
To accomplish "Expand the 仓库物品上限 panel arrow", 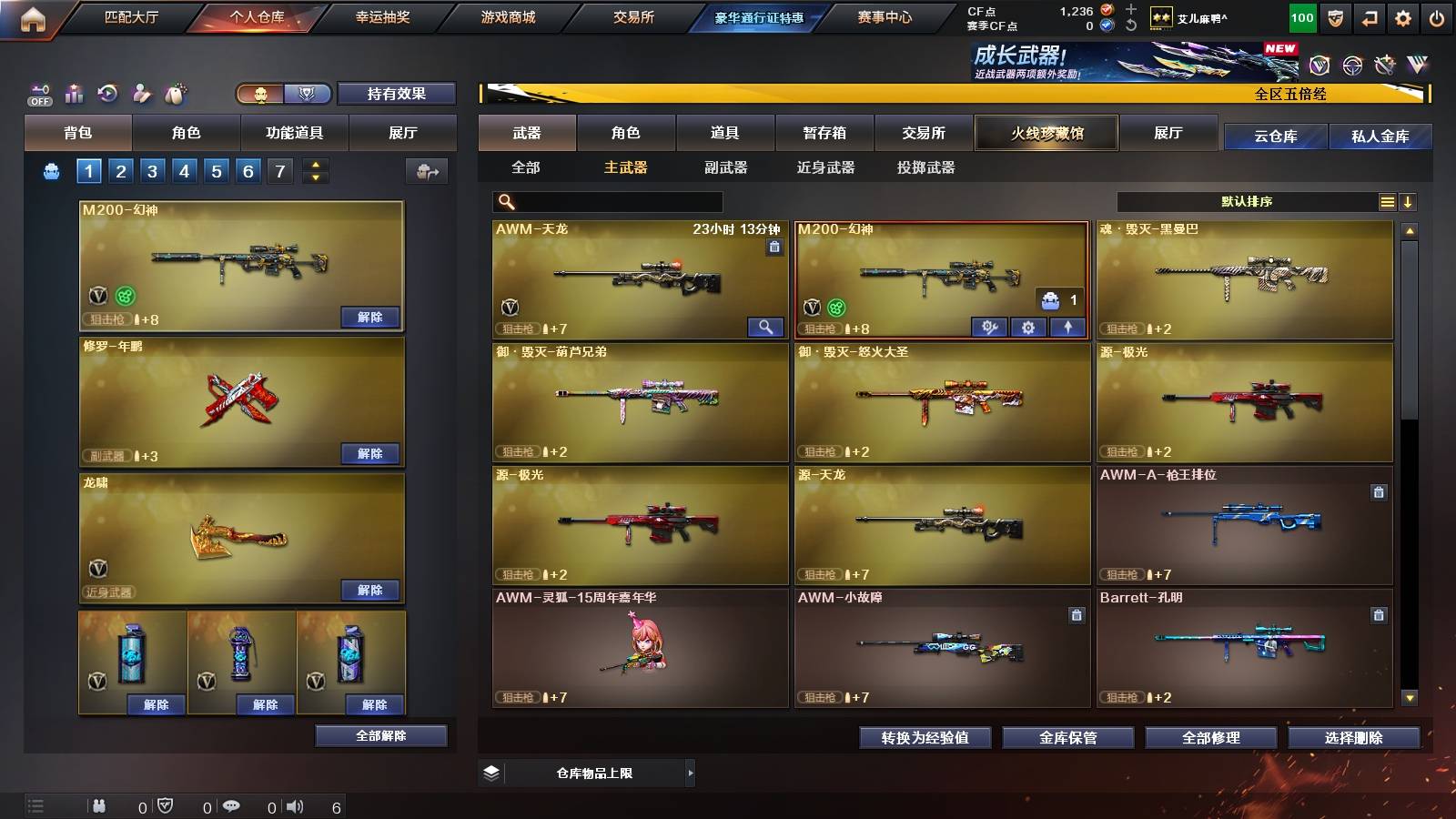I will pyautogui.click(x=692, y=773).
